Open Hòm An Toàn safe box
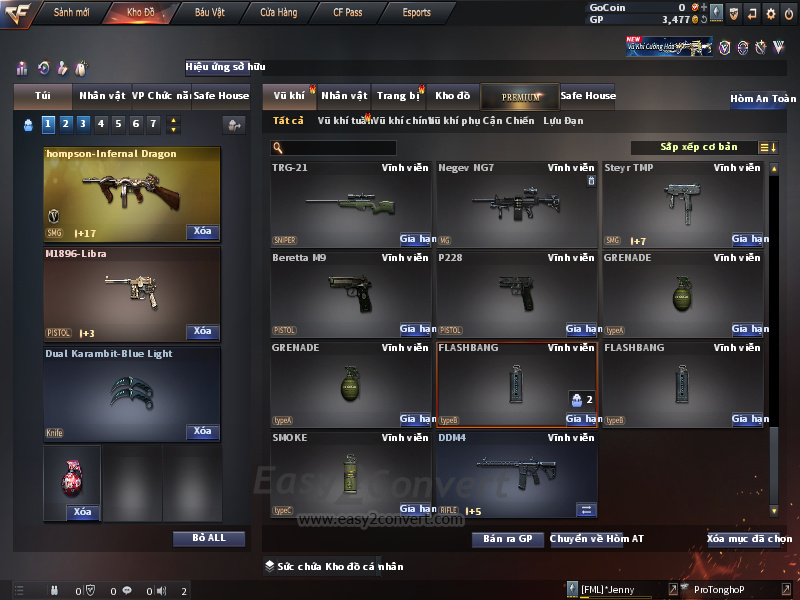800x600 pixels. pos(763,99)
